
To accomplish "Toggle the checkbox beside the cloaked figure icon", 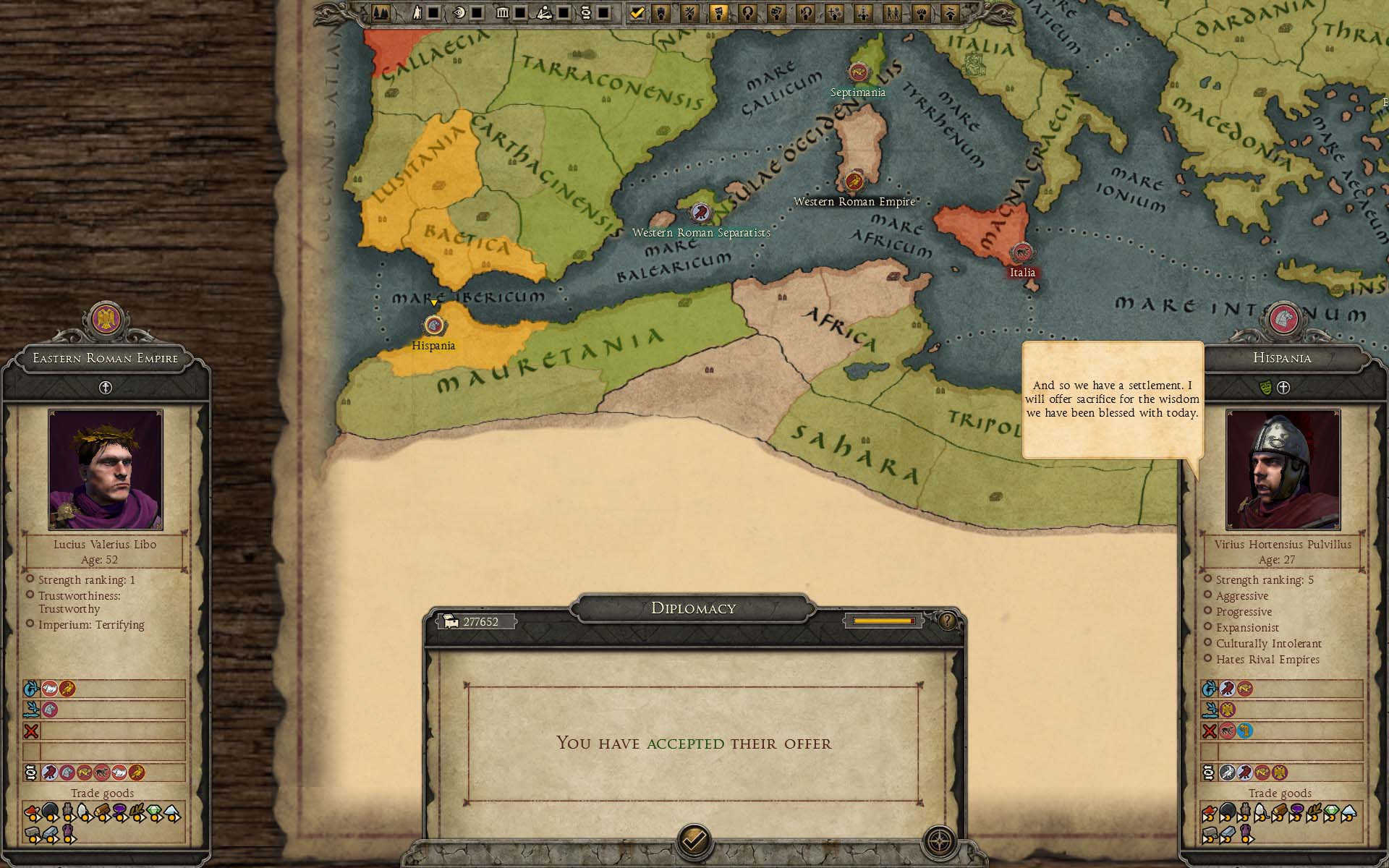I will 433,12.
